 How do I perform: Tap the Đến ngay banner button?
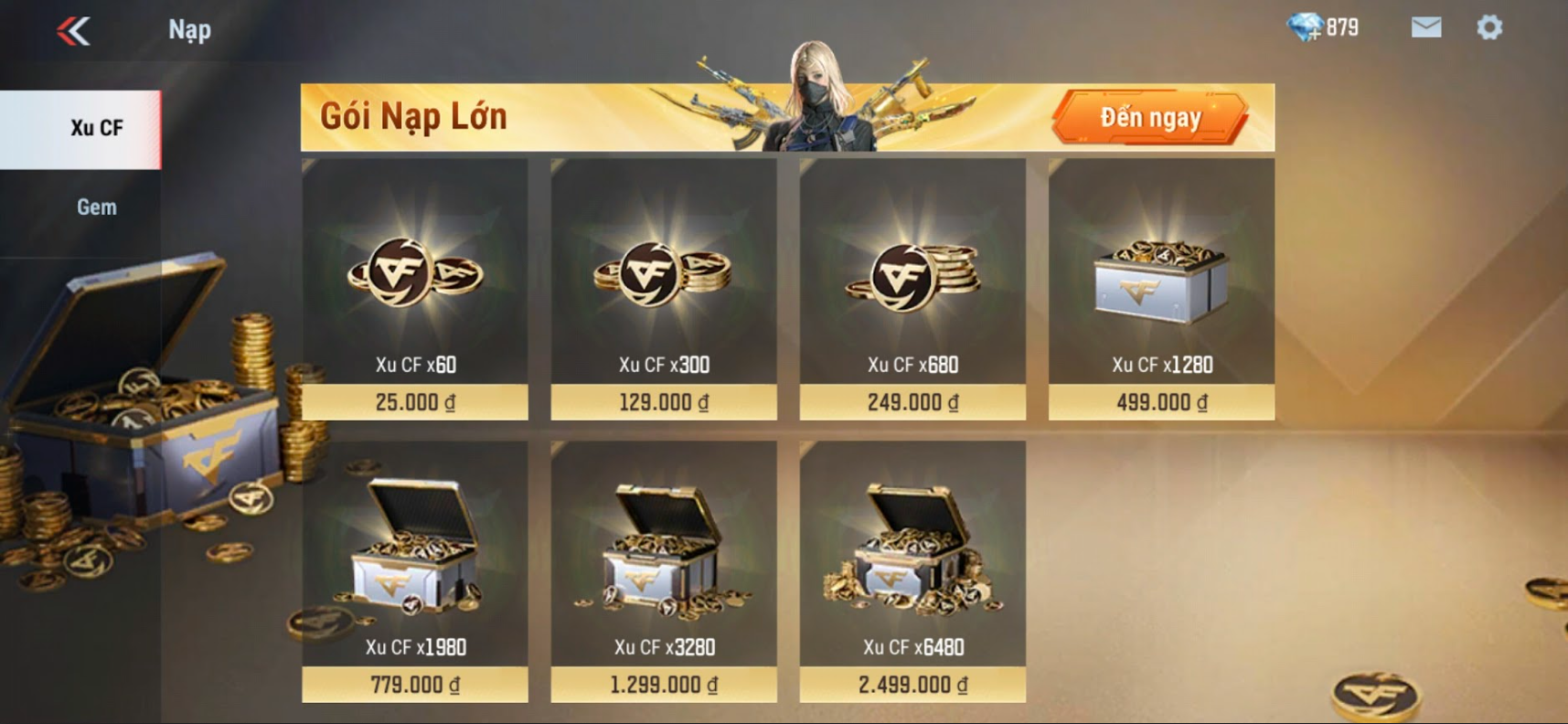click(1150, 118)
